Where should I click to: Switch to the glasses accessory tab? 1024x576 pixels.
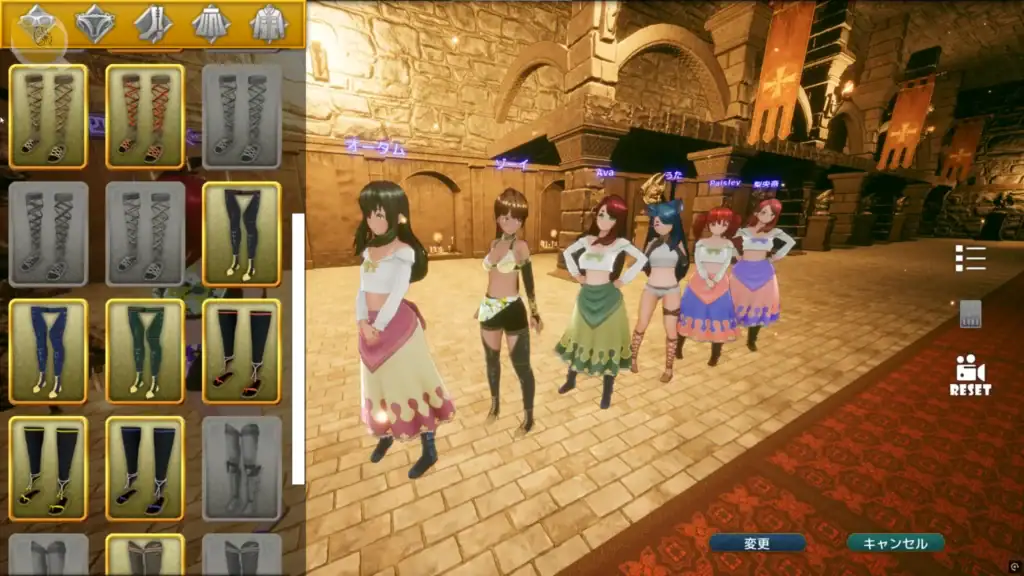point(37,23)
